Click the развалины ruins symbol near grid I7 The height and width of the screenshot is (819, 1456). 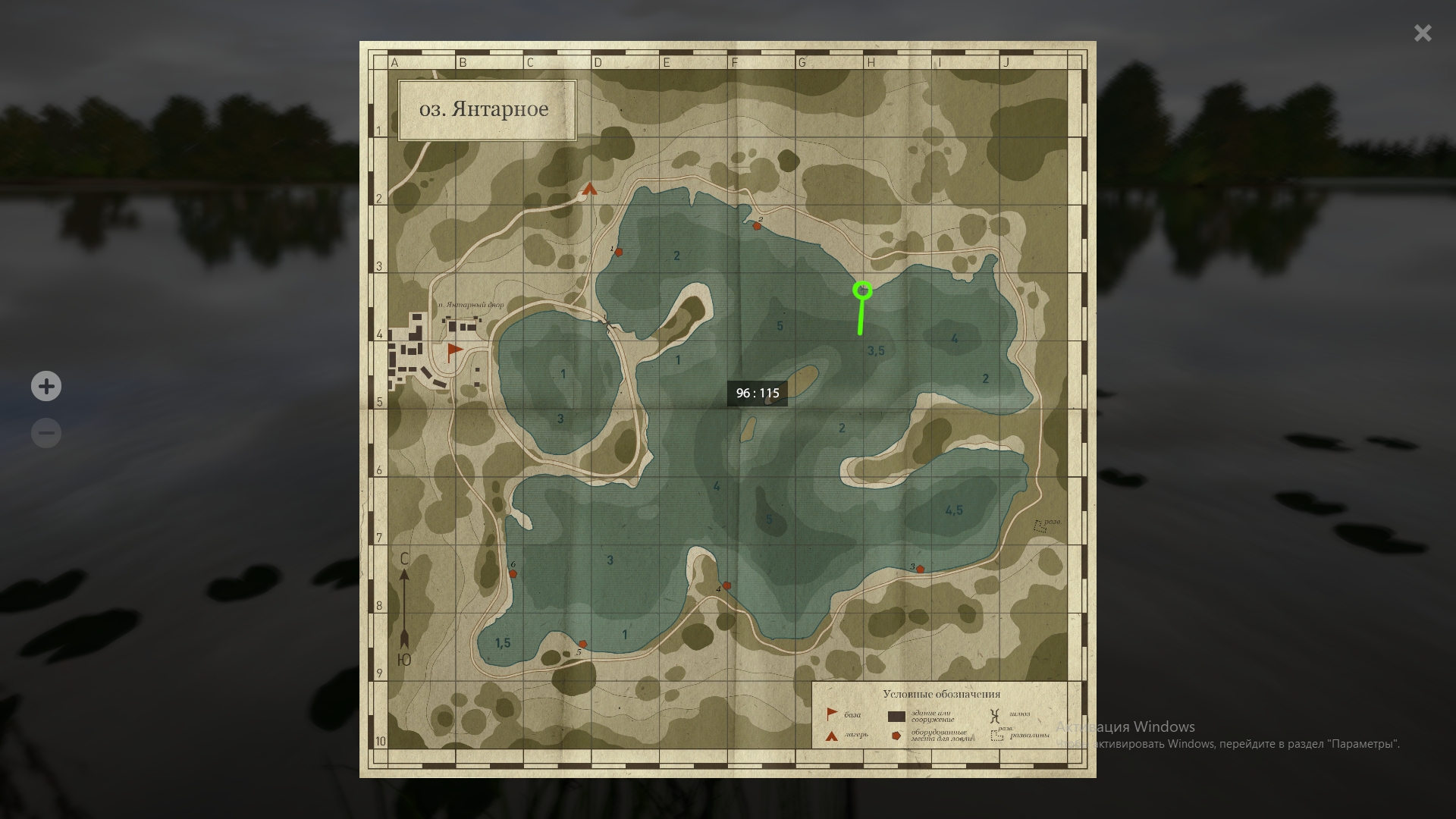[1039, 523]
